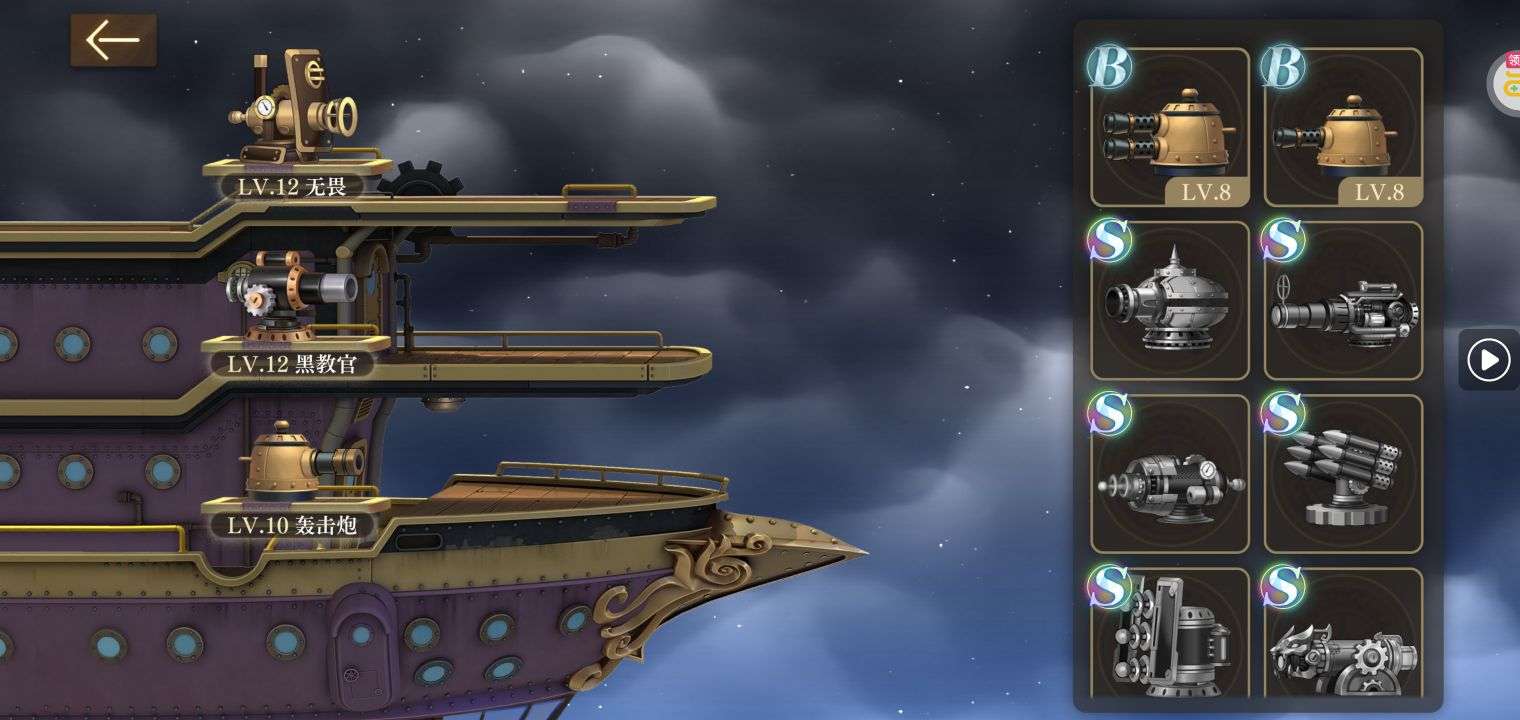The width and height of the screenshot is (1520, 720).
Task: Select the S-rank missile launcher turret
Action: 1343,474
